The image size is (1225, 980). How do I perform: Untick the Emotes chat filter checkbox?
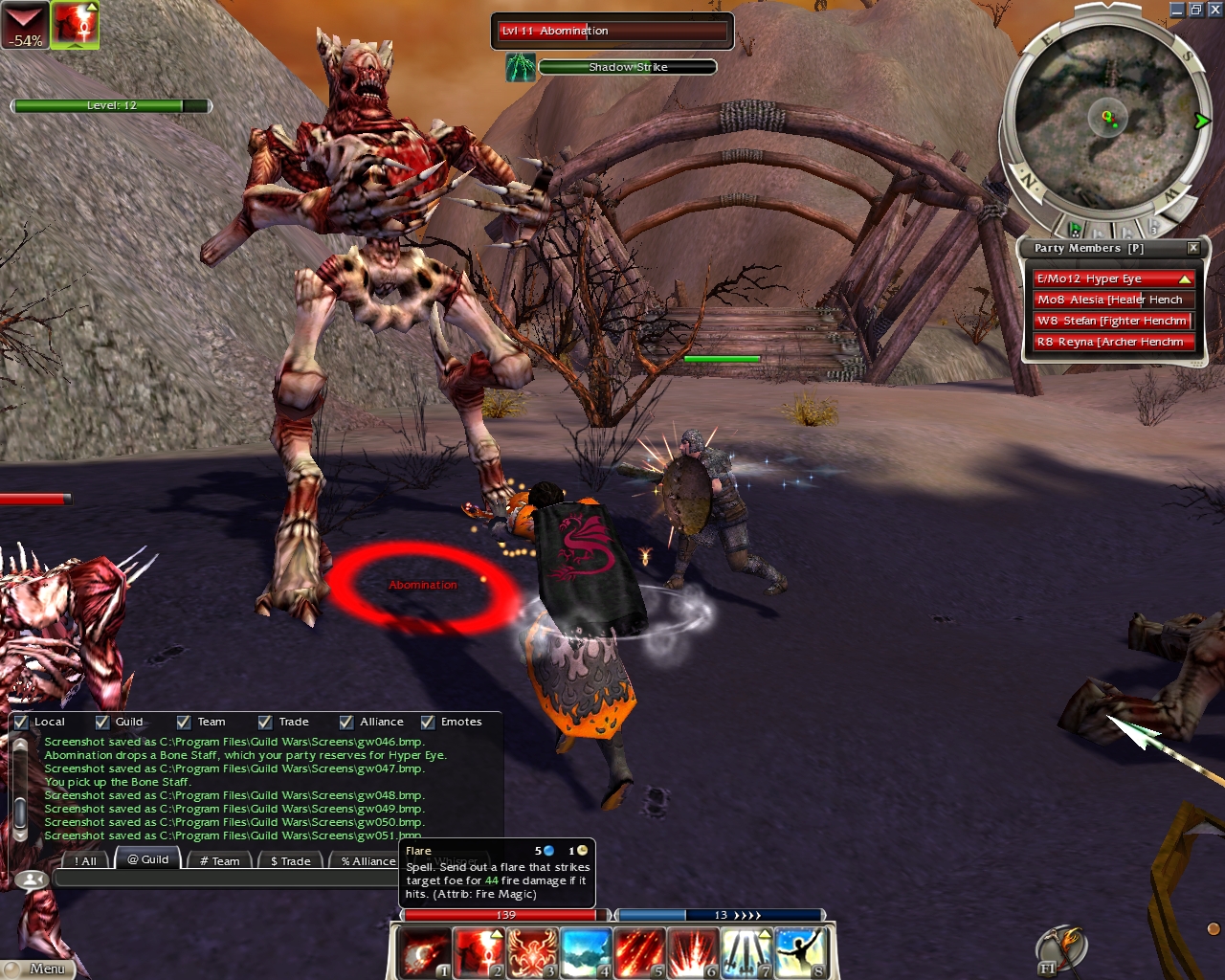pos(428,722)
